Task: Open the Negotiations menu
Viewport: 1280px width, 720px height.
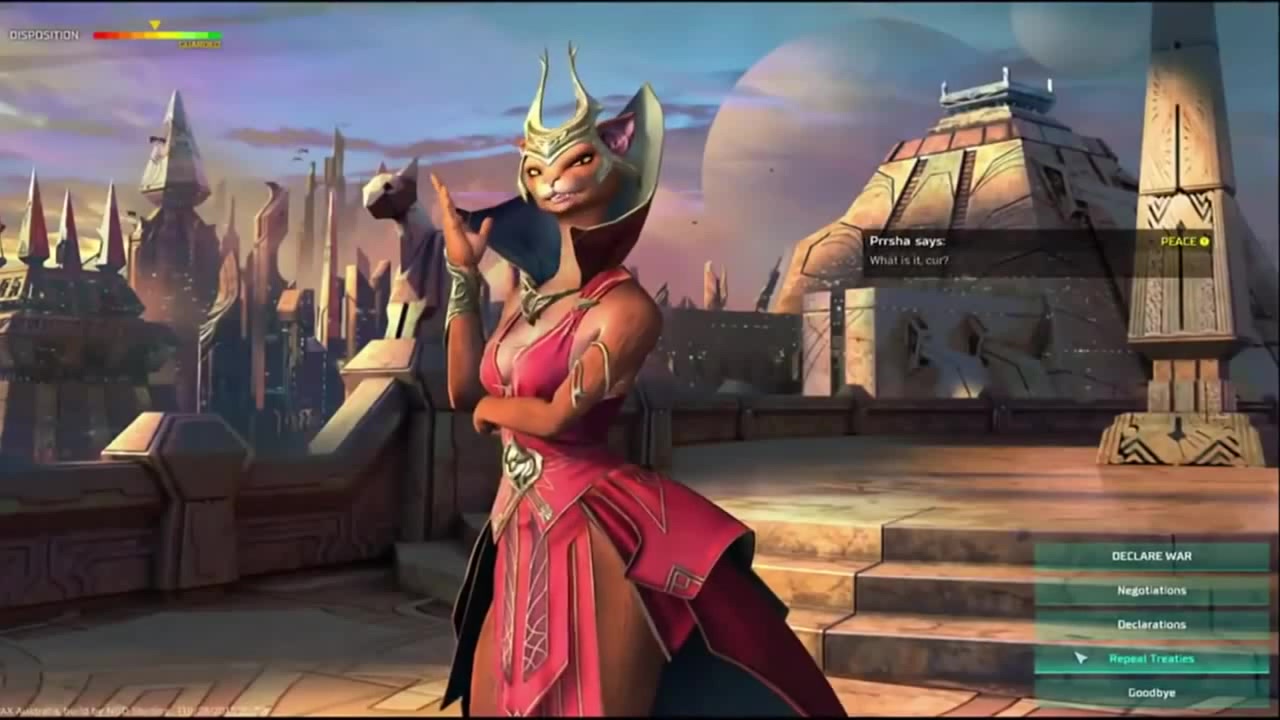Action: pyautogui.click(x=1151, y=590)
